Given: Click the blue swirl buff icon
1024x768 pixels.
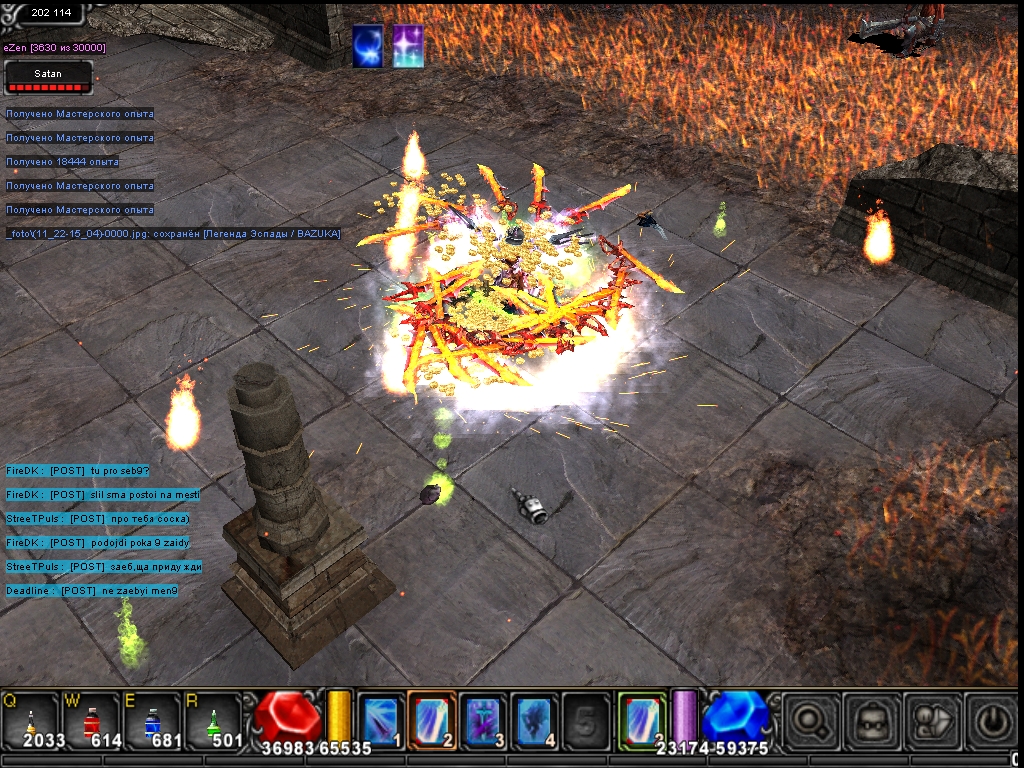Looking at the screenshot, I should coord(367,47).
